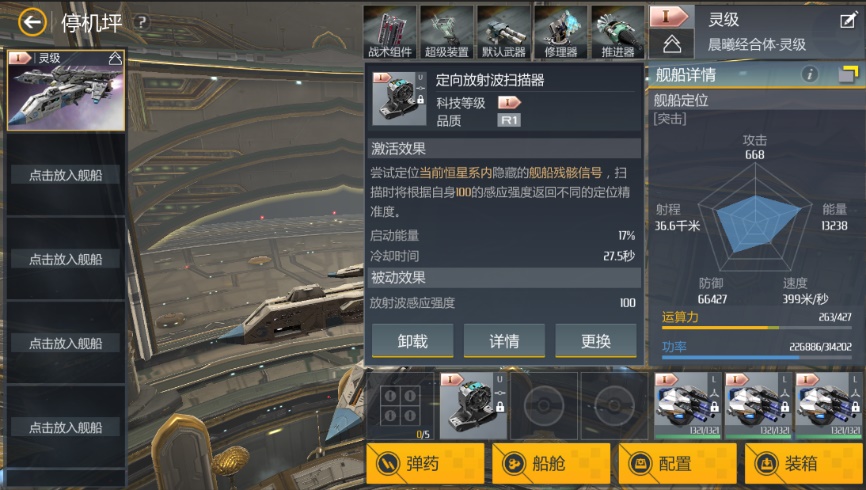Choose 更换 to replace the module
Screen dimensions: 866x490
[x=596, y=341]
